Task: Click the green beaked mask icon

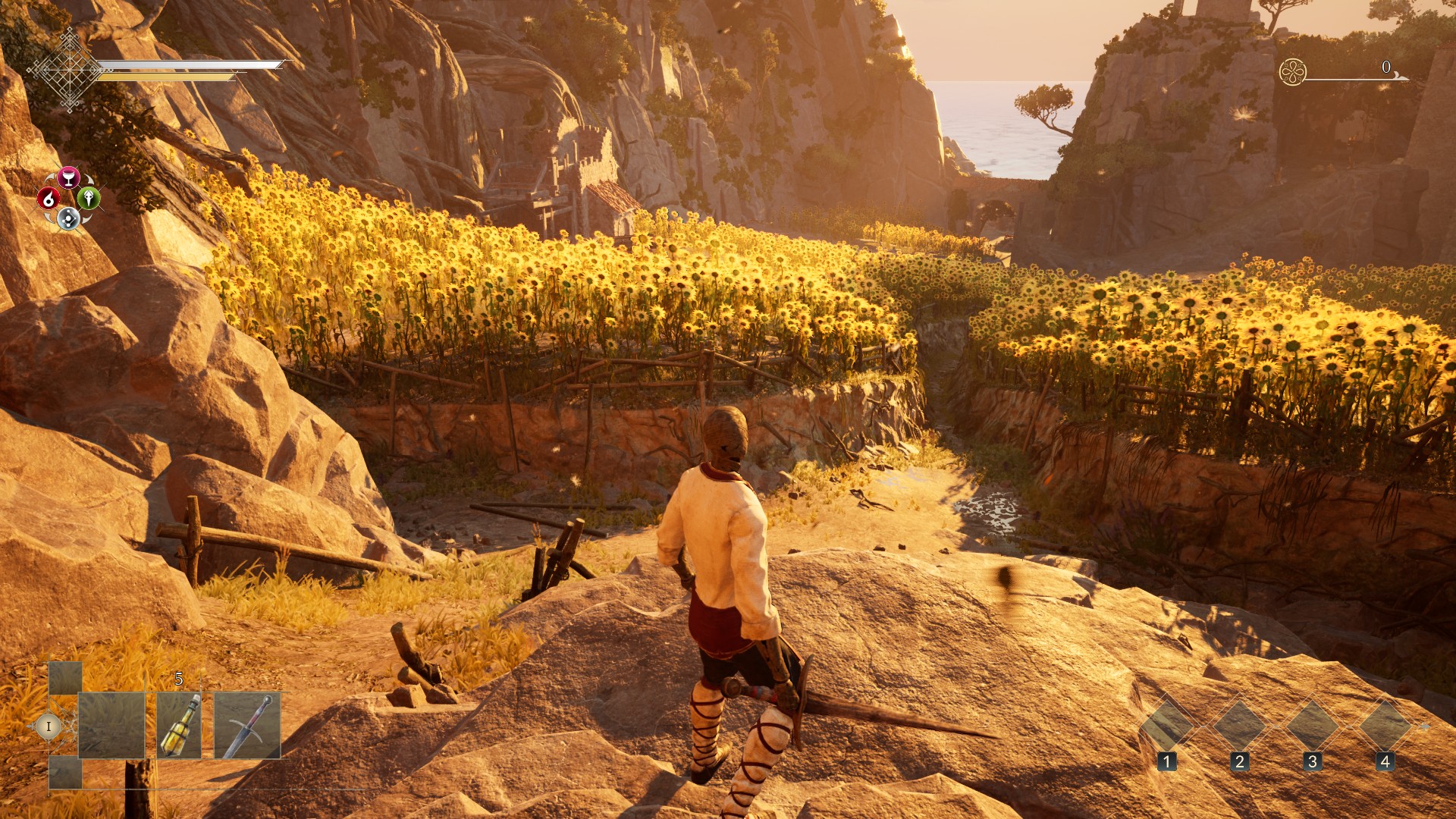Action: [89, 199]
